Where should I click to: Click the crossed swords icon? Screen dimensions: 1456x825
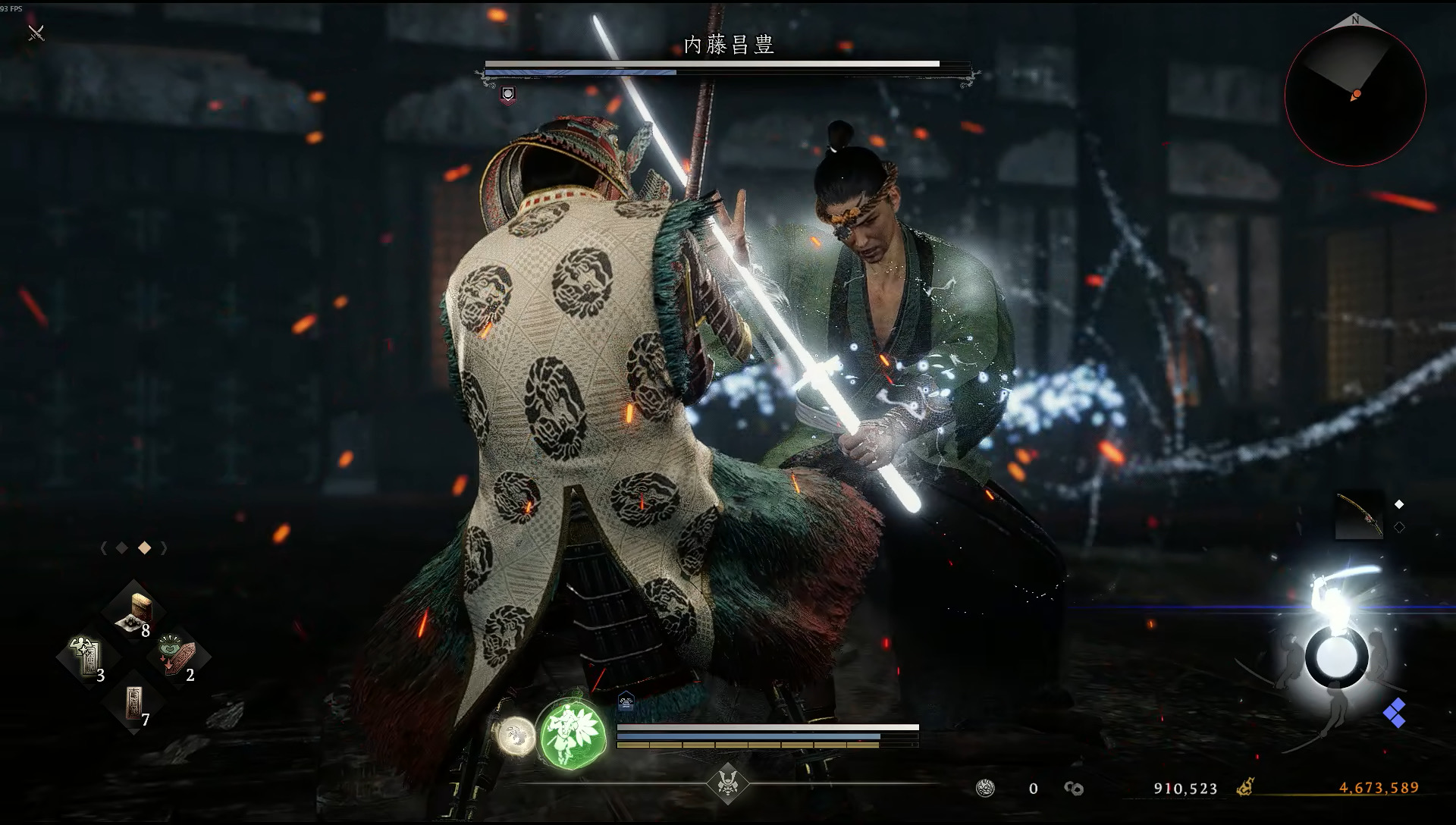click(x=36, y=33)
